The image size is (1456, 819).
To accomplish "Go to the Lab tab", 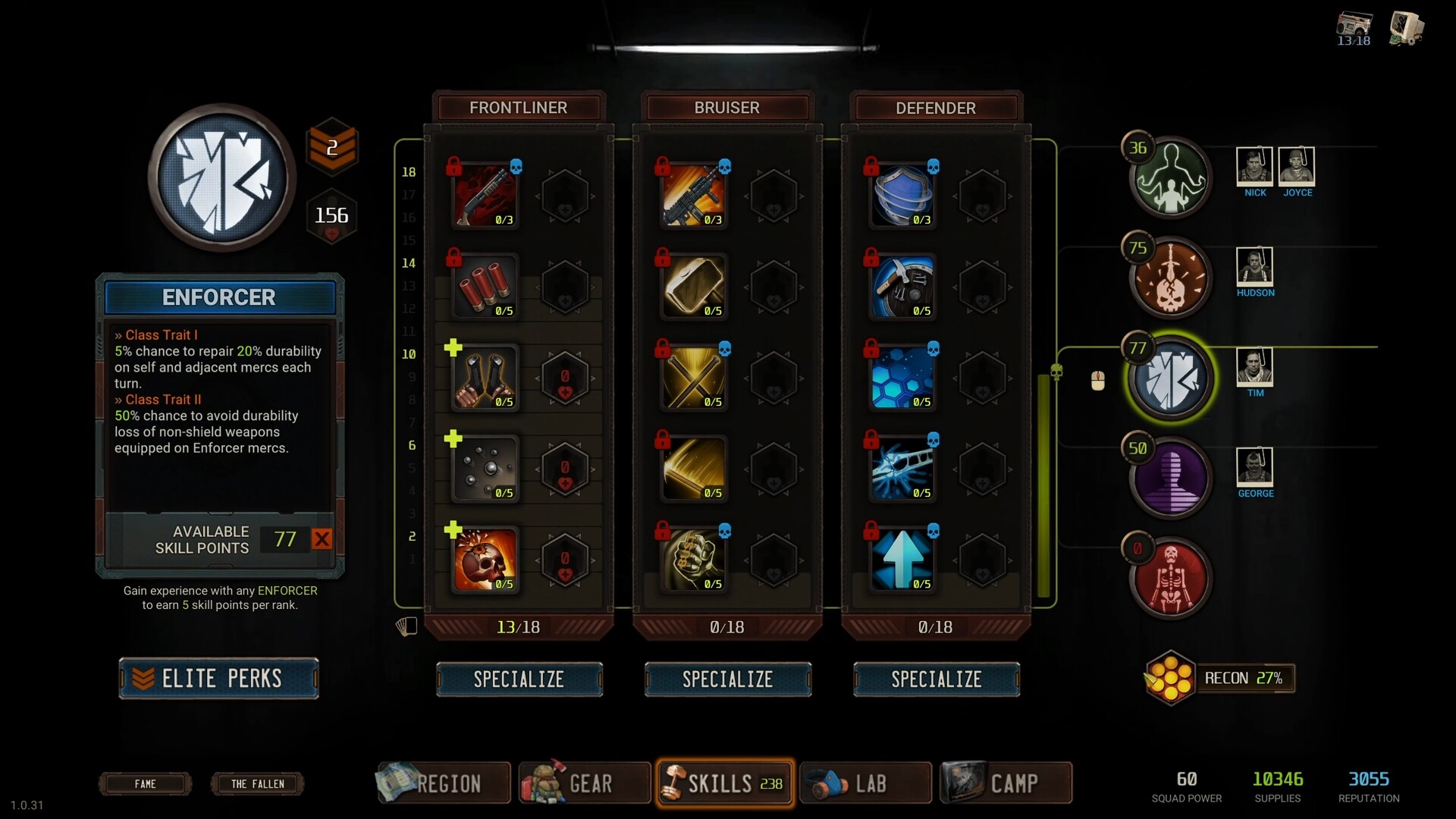I will click(x=864, y=783).
